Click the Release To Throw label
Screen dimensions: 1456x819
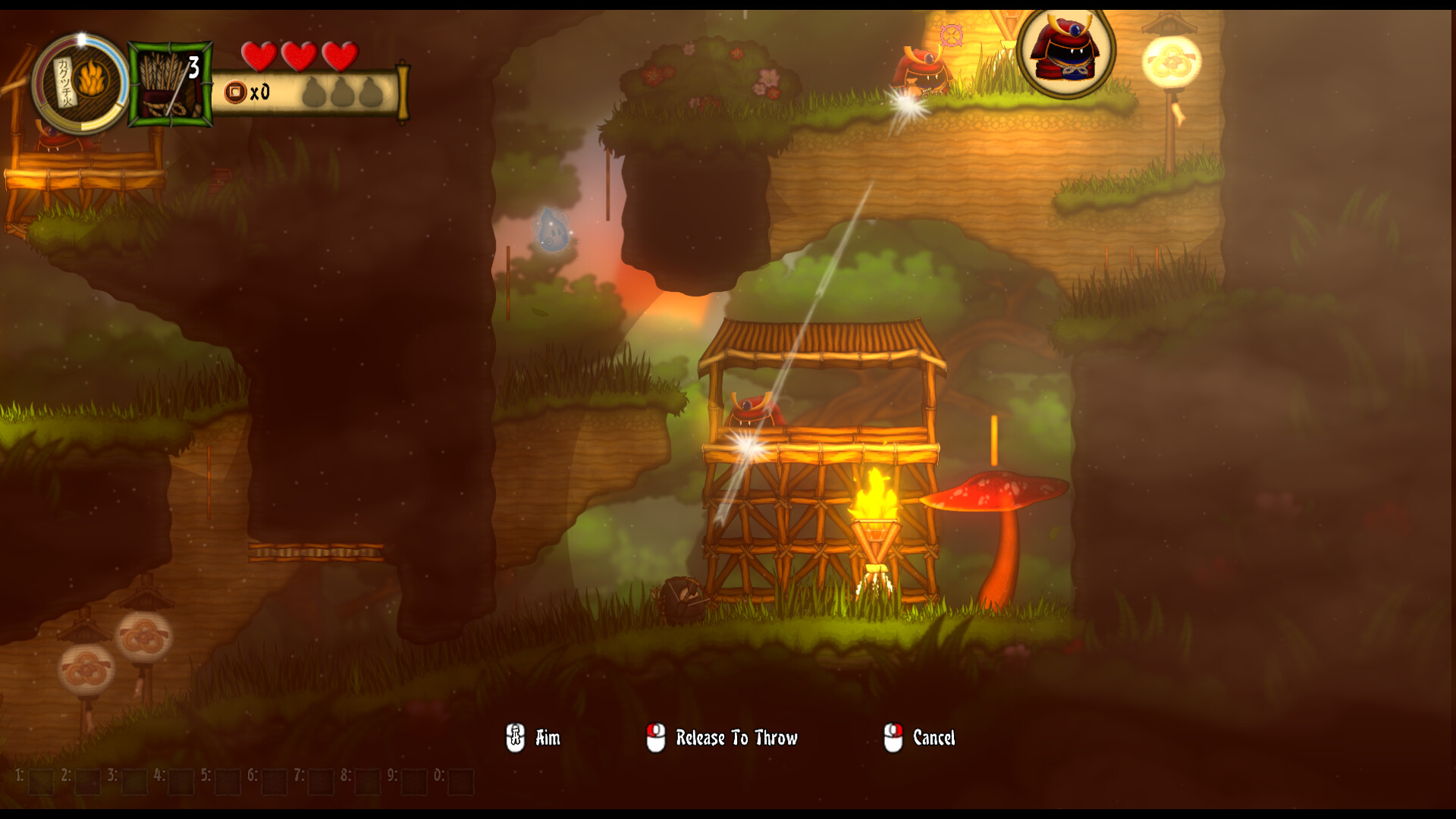point(737,736)
